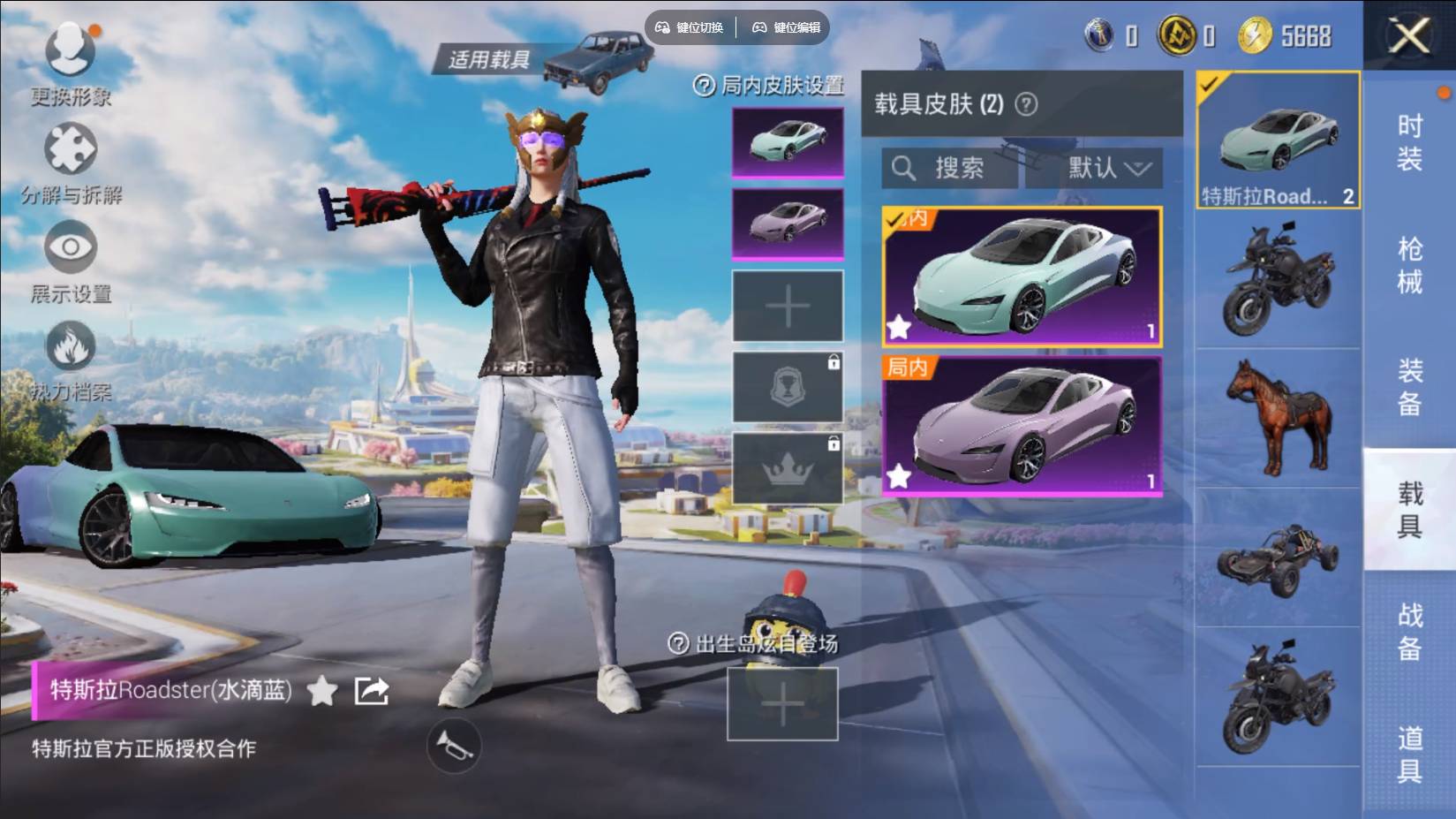The width and height of the screenshot is (1456, 819).
Task: Expand the locked crown skin slot
Action: pyautogui.click(x=786, y=468)
